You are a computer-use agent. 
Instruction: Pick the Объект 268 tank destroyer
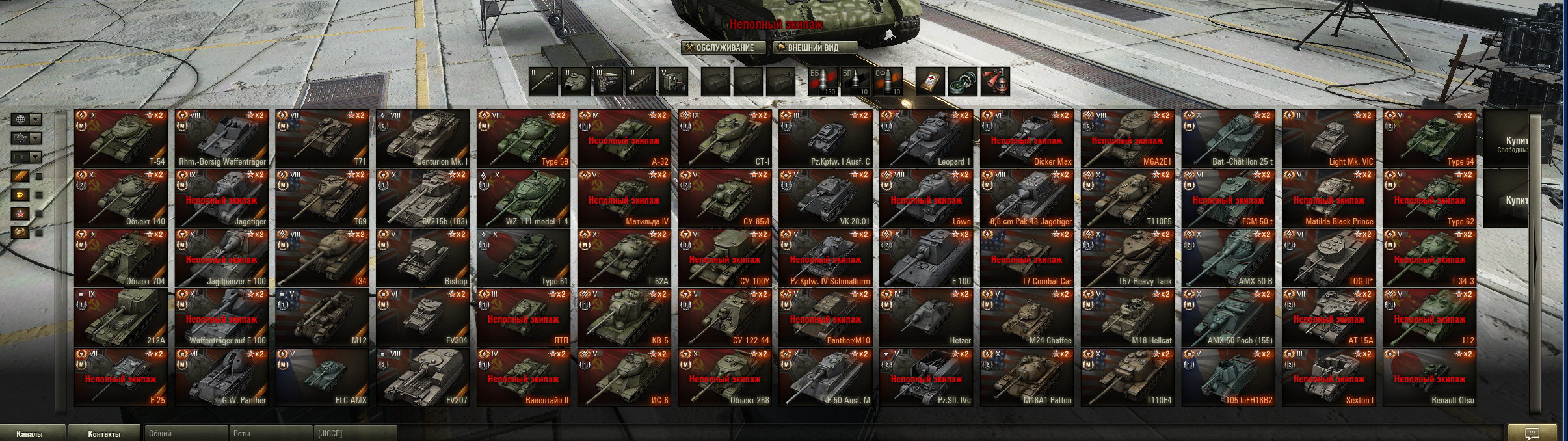tap(725, 378)
